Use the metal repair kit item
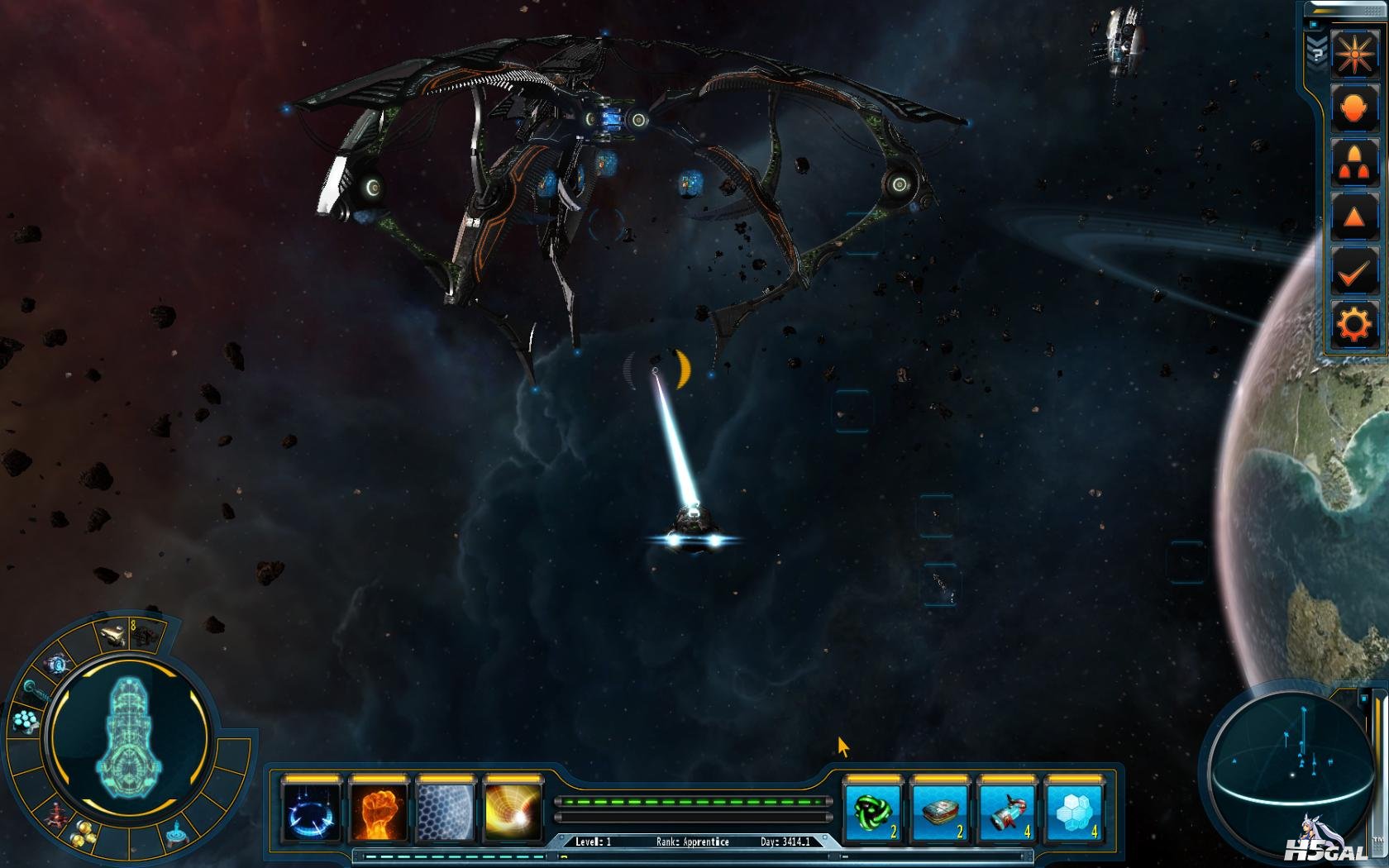The width and height of the screenshot is (1389, 868). (x=939, y=812)
